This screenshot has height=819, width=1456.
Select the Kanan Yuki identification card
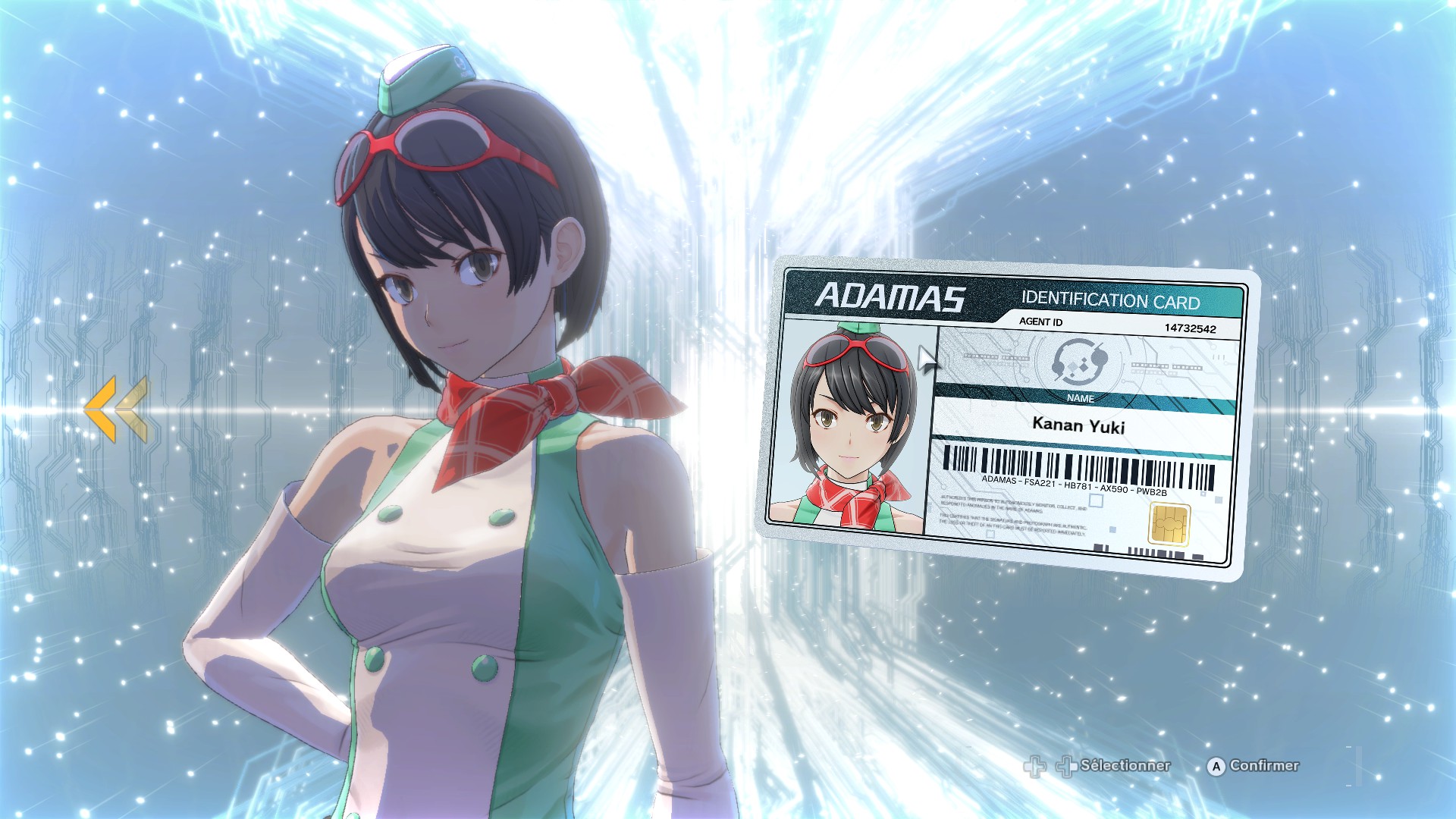(x=1007, y=417)
